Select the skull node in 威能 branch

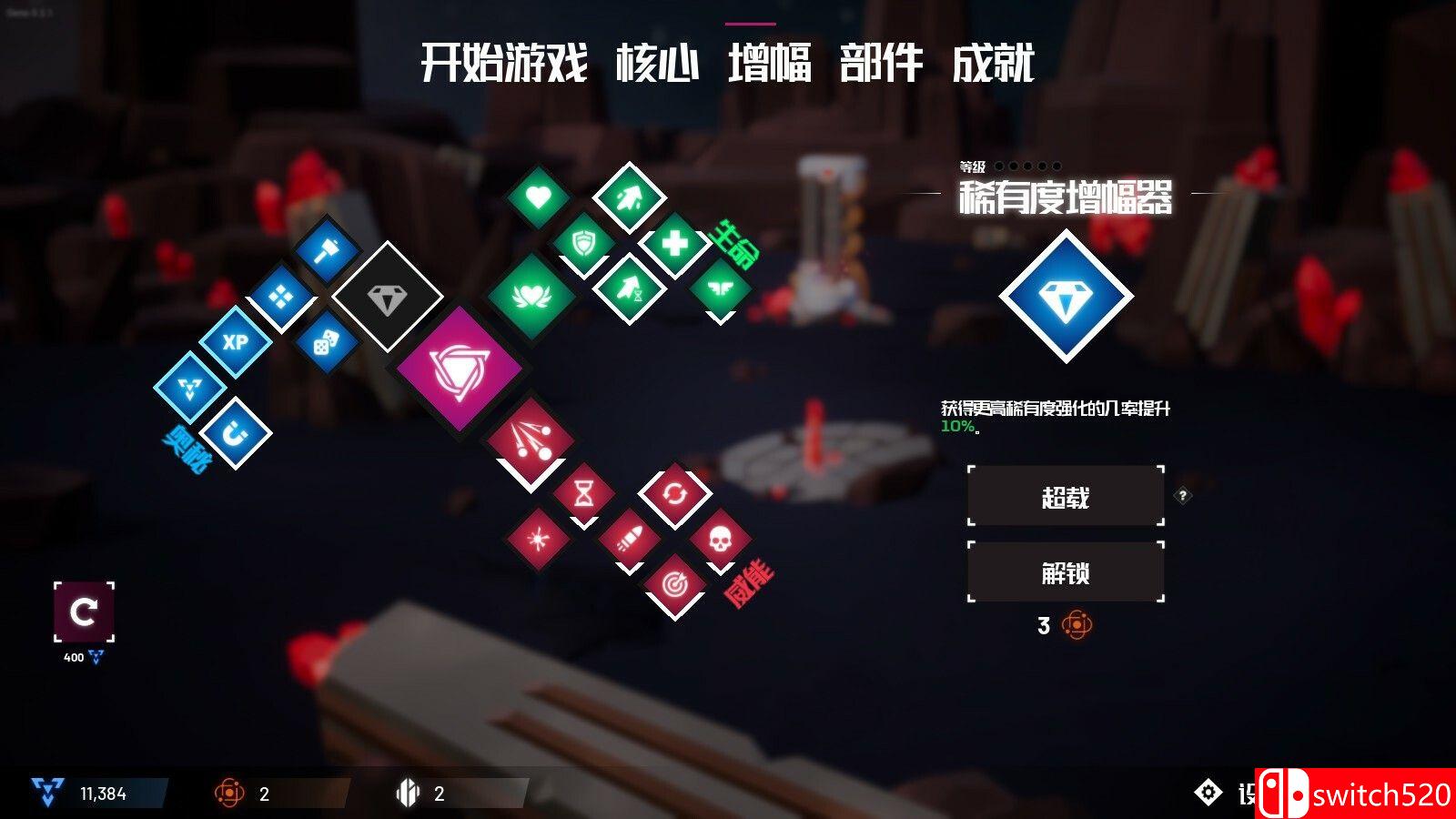(719, 540)
